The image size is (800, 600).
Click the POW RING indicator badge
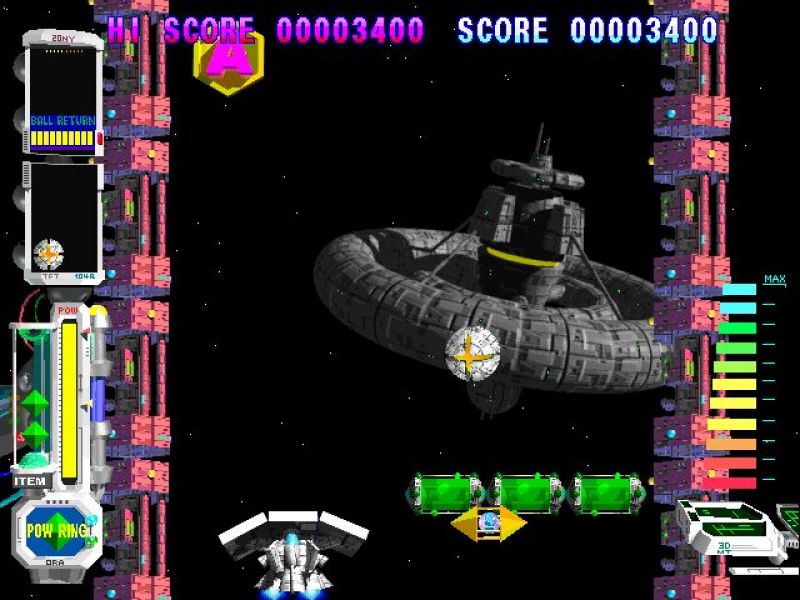click(56, 530)
